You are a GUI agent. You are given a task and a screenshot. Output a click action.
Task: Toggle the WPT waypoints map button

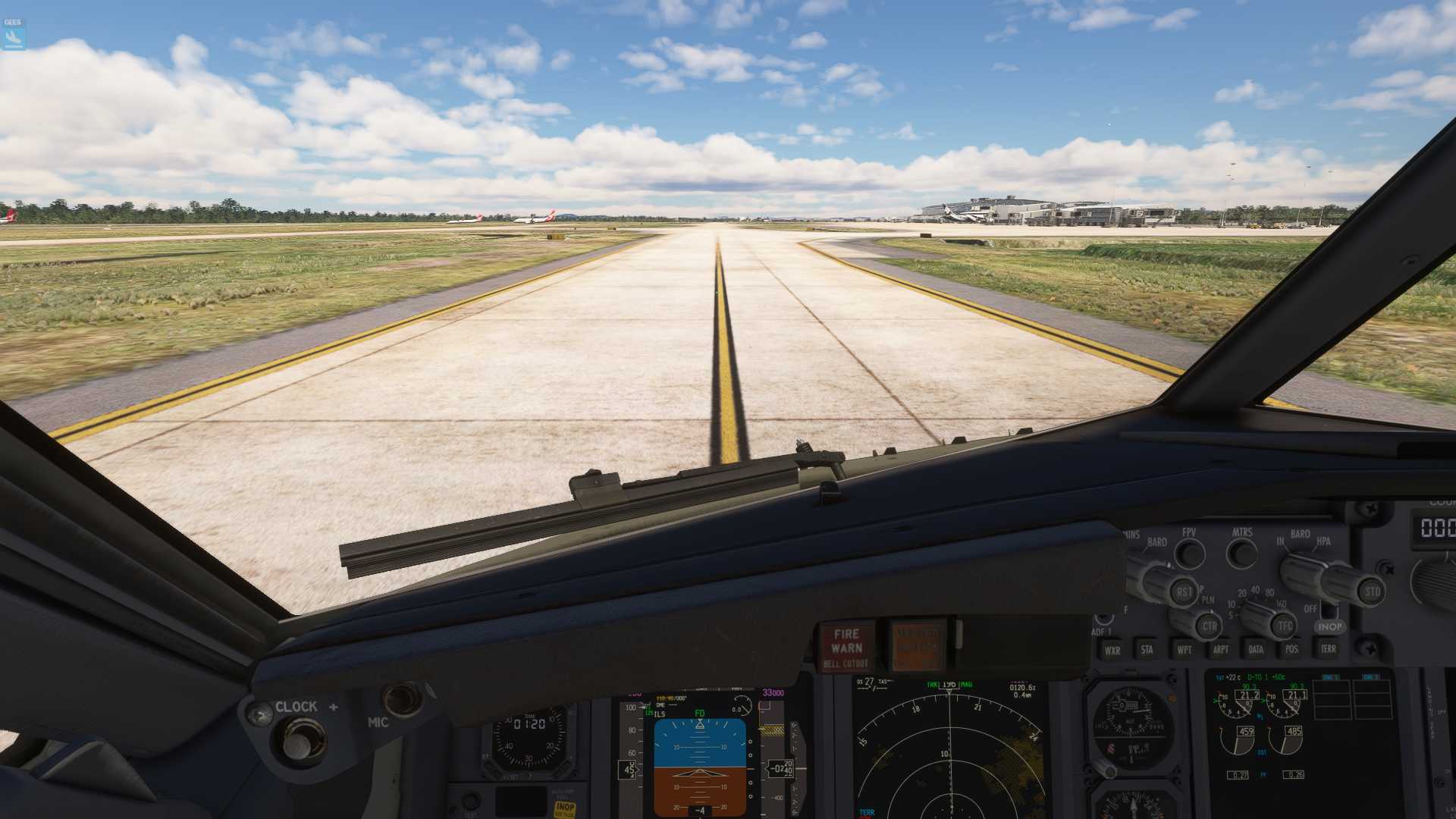point(1184,649)
